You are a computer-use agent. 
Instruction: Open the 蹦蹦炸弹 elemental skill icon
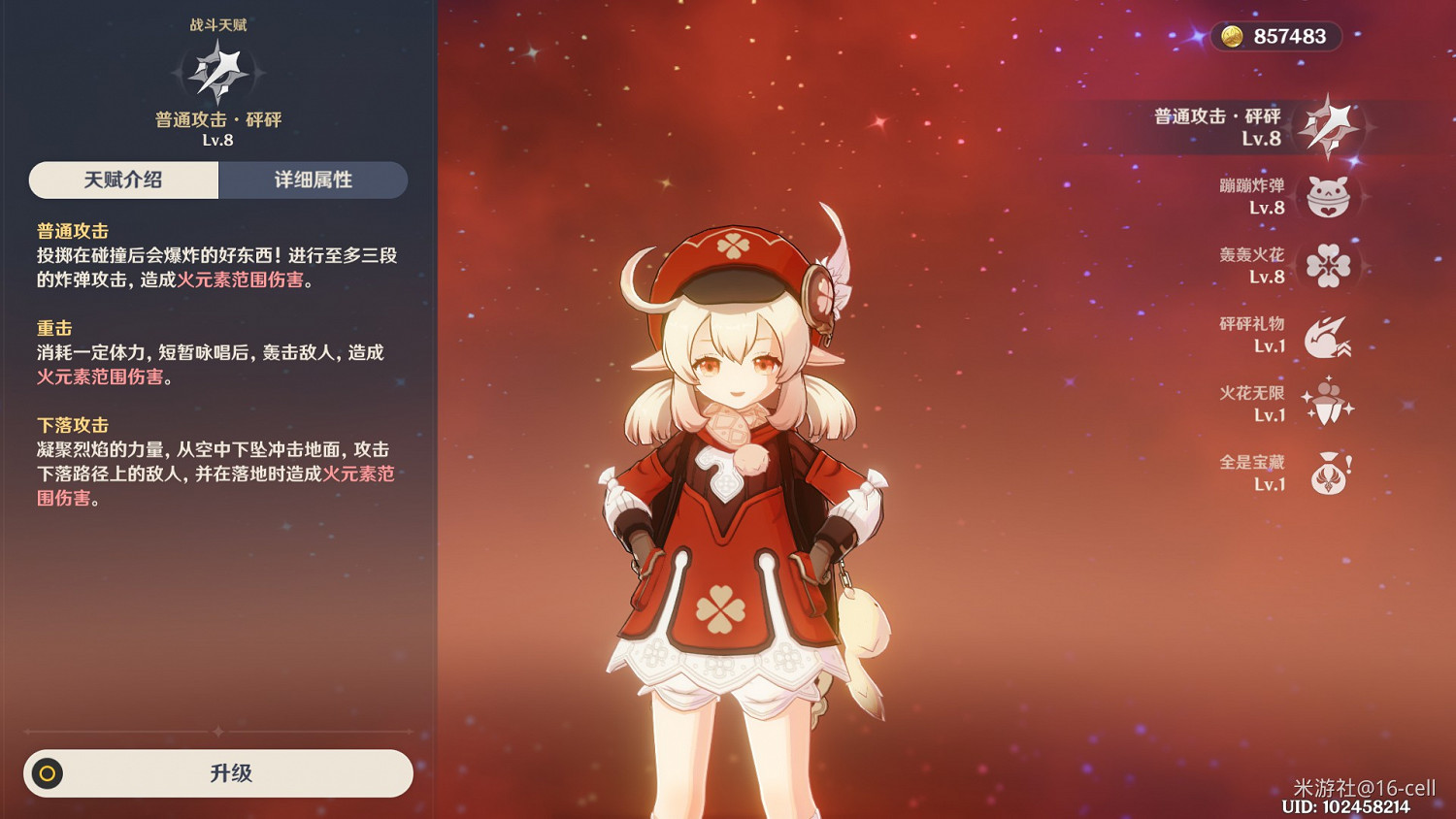1328,195
